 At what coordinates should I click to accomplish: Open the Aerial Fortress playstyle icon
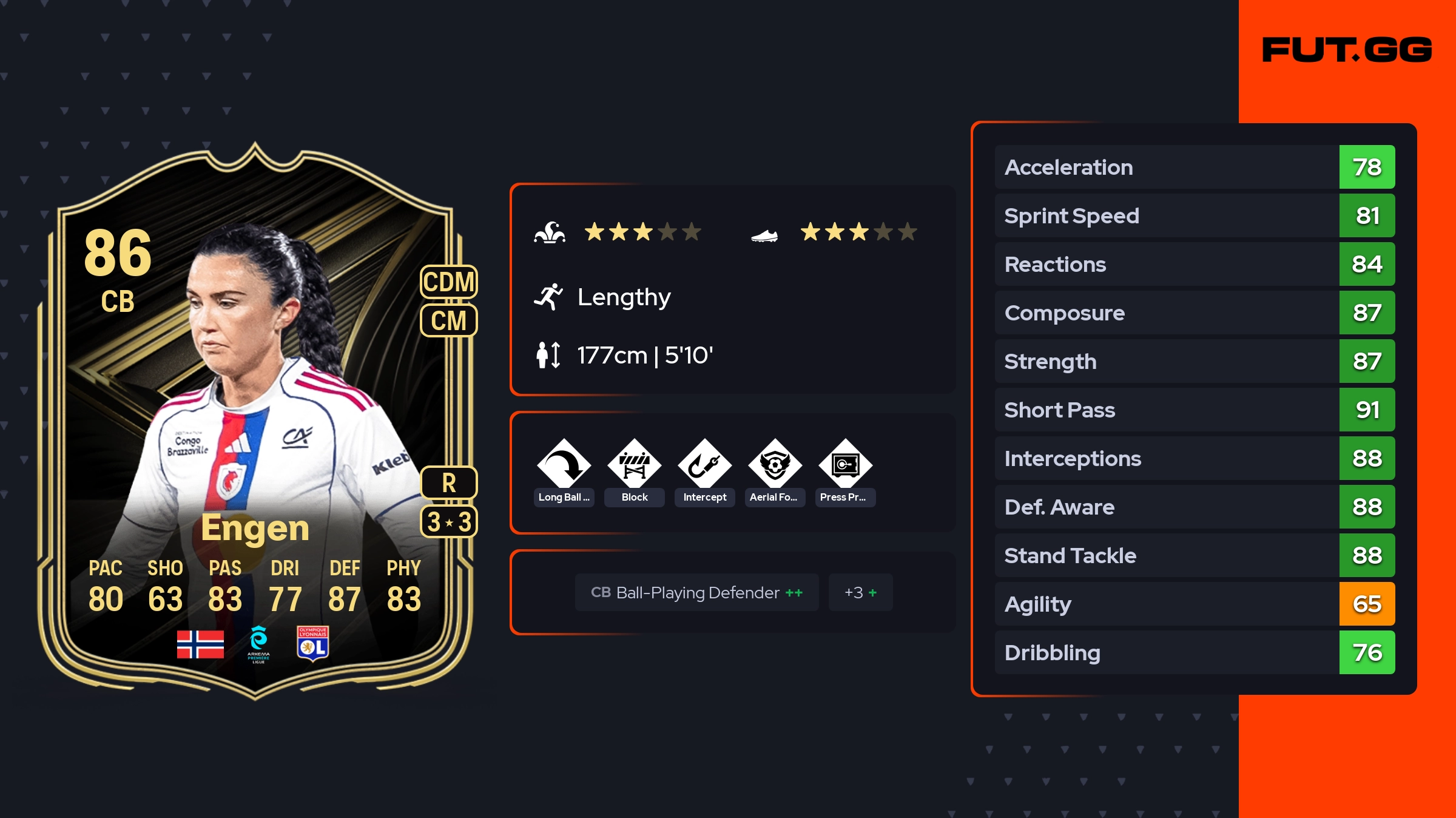click(775, 466)
